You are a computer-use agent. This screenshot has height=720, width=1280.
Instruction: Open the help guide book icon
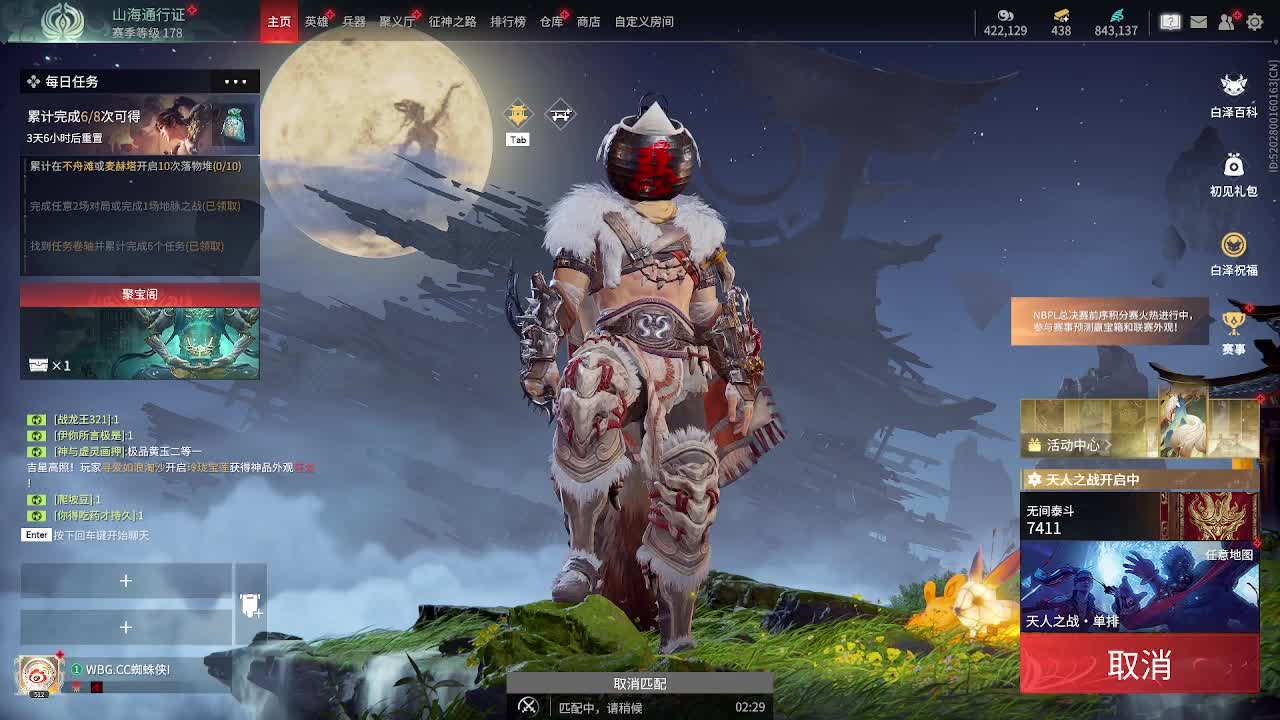click(1170, 21)
